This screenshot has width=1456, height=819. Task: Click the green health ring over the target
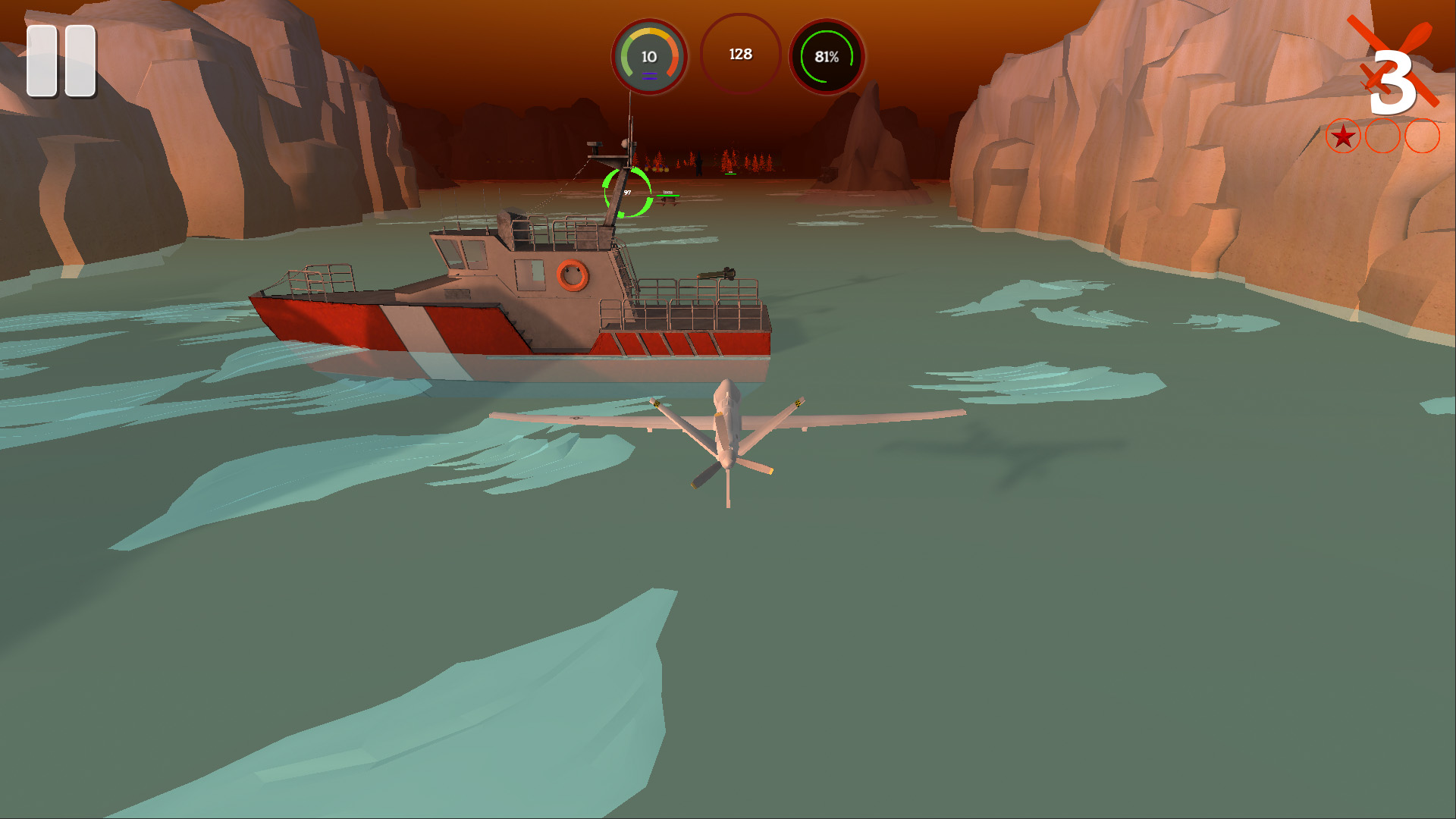point(627,193)
